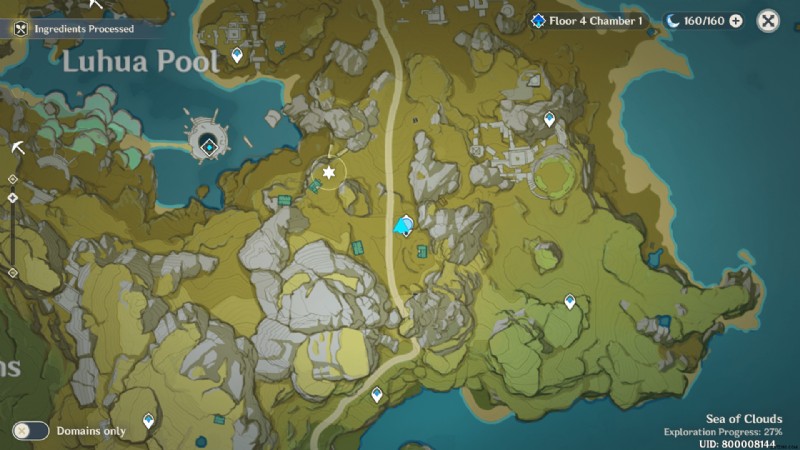This screenshot has width=800, height=450.
Task: Zoom in using the slider's top button
Action: pyautogui.click(x=12, y=179)
